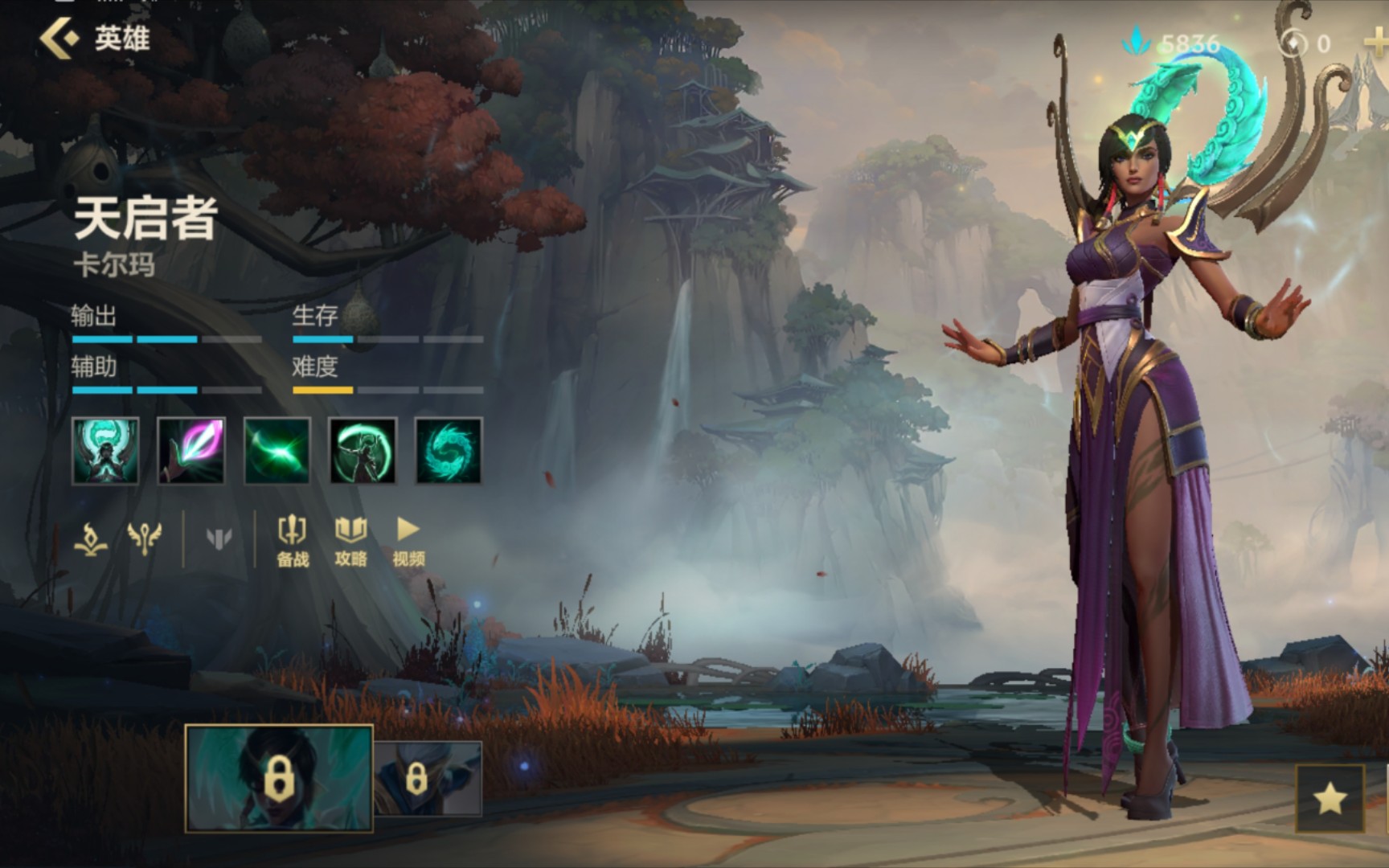The width and height of the screenshot is (1389, 868).
Task: View the pink energy blast ability
Action: (191, 451)
